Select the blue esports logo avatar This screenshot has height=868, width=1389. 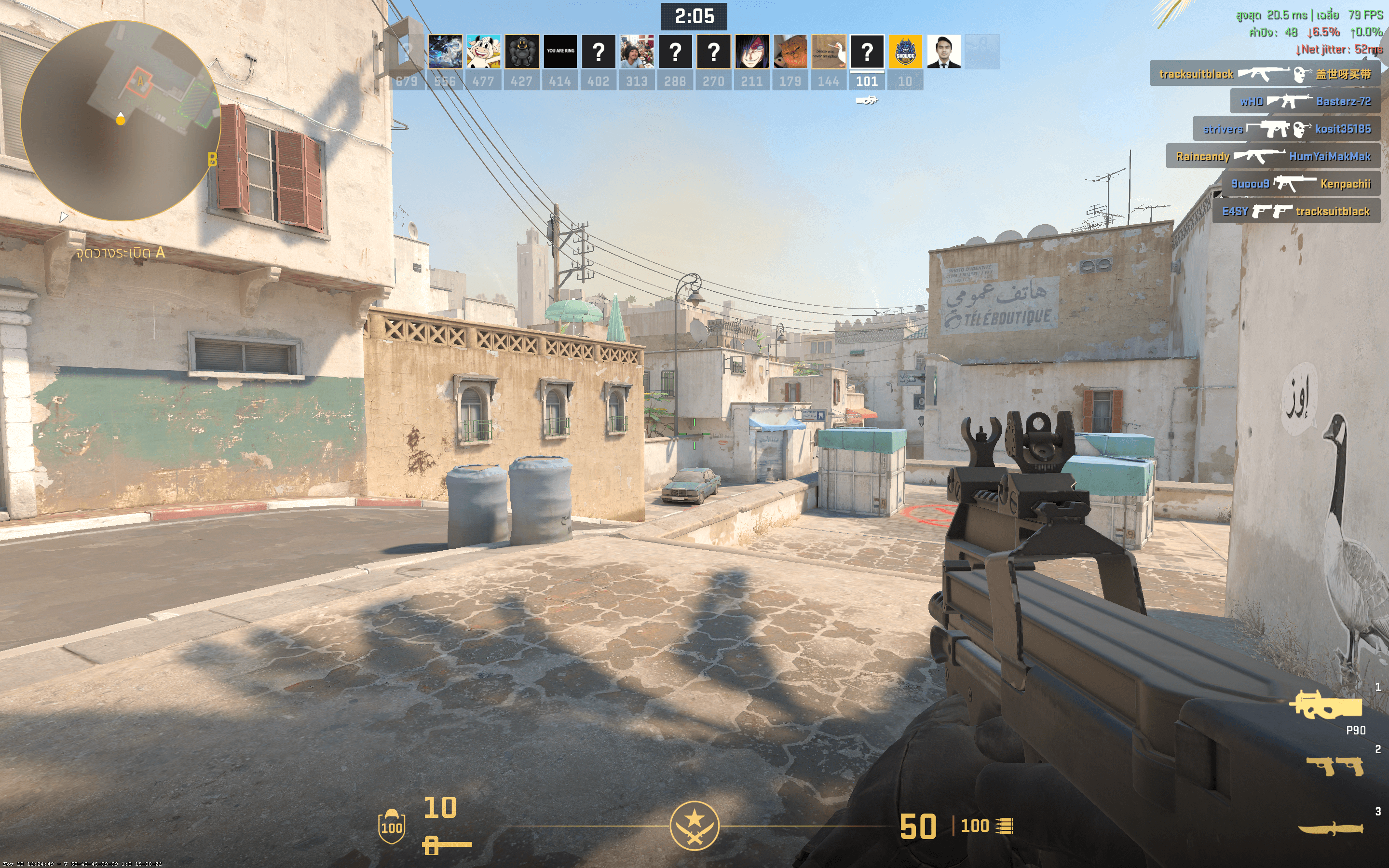(x=905, y=52)
